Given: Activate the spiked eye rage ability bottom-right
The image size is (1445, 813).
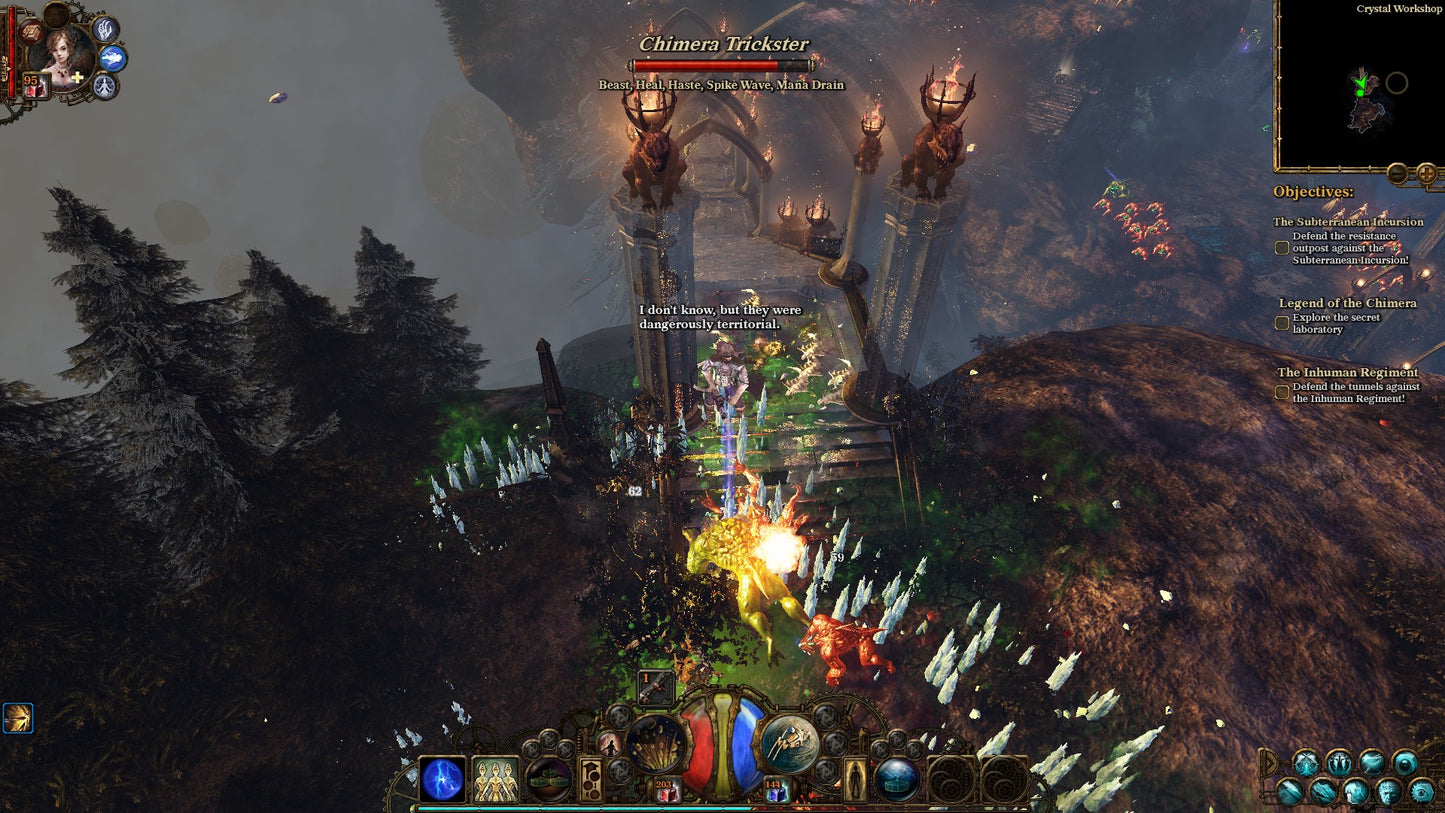Looking at the screenshot, I should [1421, 793].
